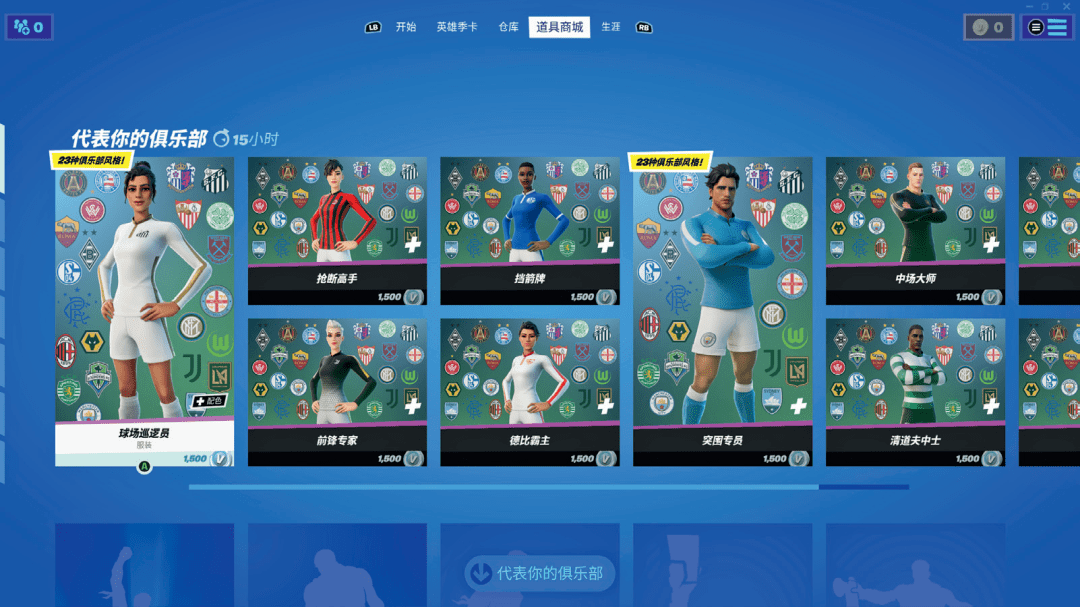
Task: Select the 道具商城 tab
Action: click(x=559, y=27)
